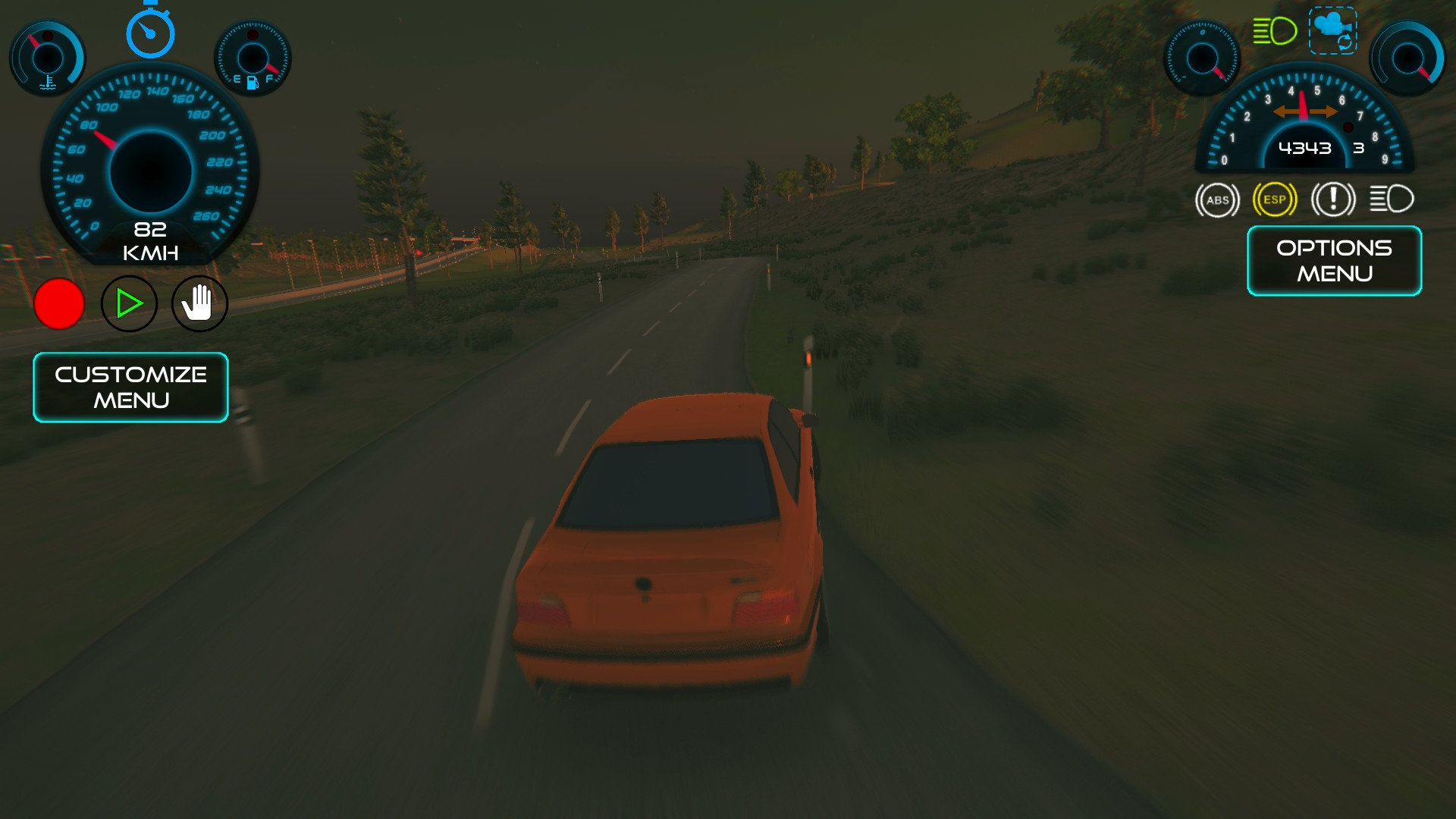Click the gear number 3 display
This screenshot has height=819, width=1456.
tap(1358, 149)
